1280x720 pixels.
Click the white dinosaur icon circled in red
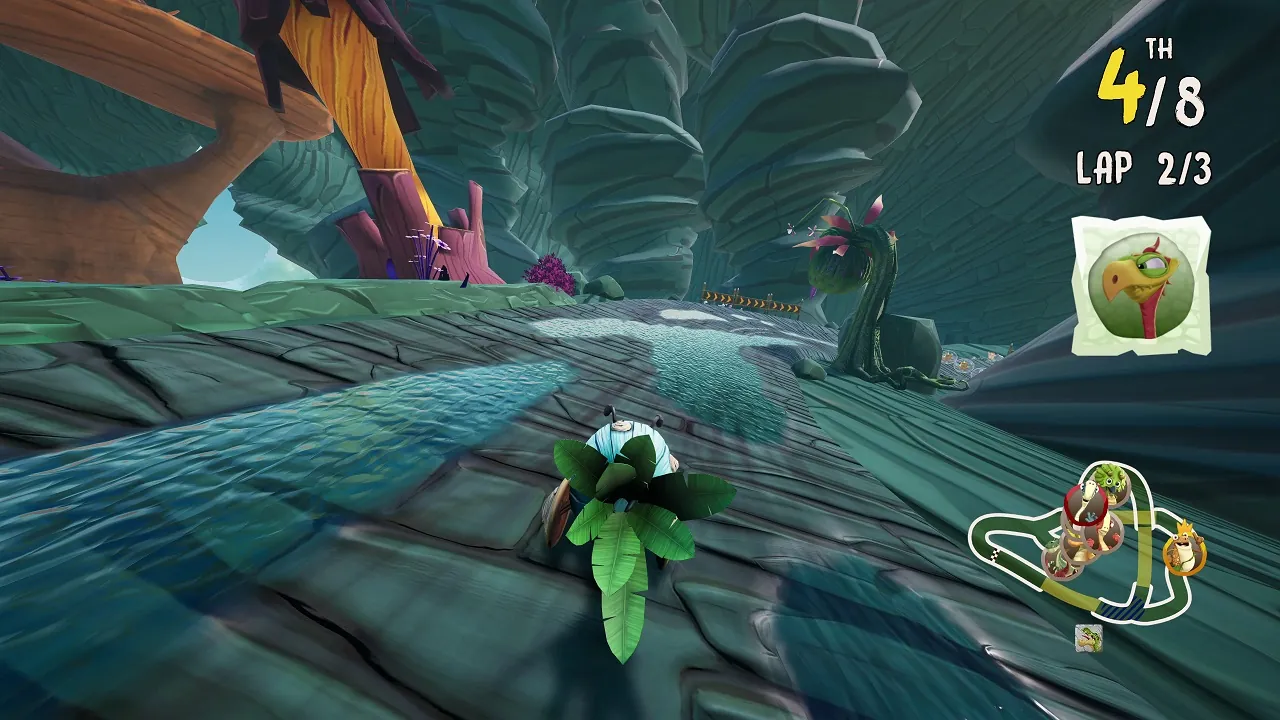[x=1086, y=501]
